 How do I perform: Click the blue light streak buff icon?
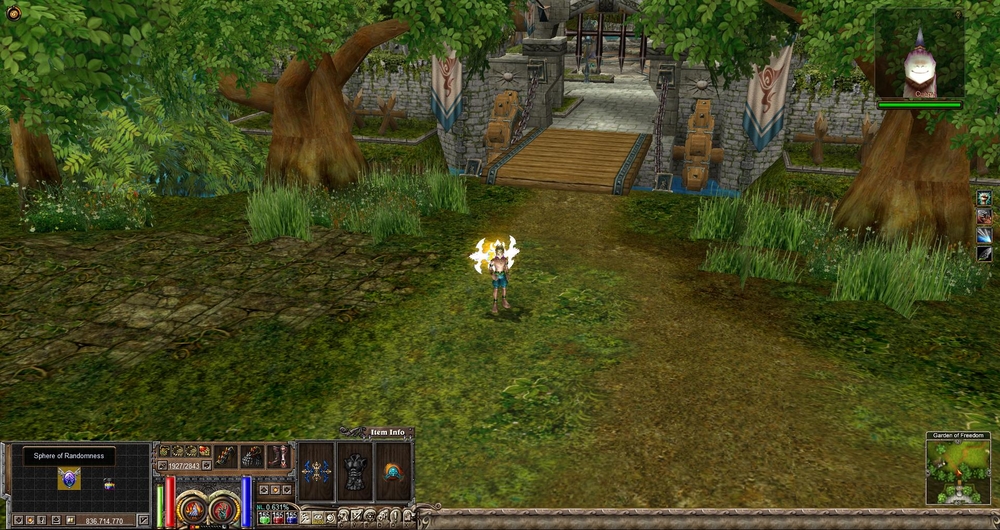coord(984,236)
